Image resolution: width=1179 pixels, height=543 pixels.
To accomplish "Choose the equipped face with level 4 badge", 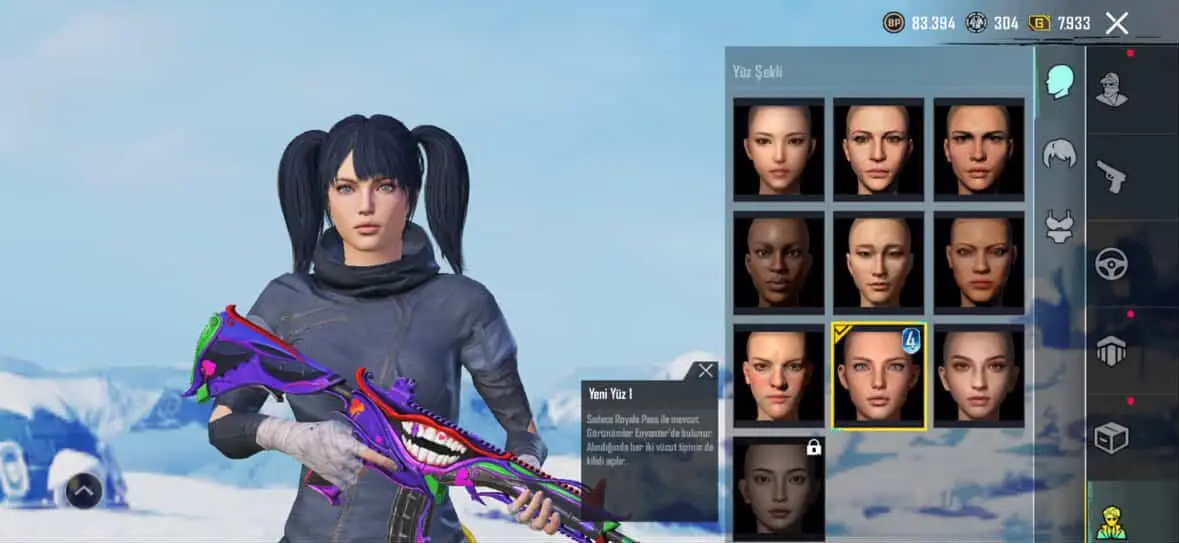I will pos(879,375).
